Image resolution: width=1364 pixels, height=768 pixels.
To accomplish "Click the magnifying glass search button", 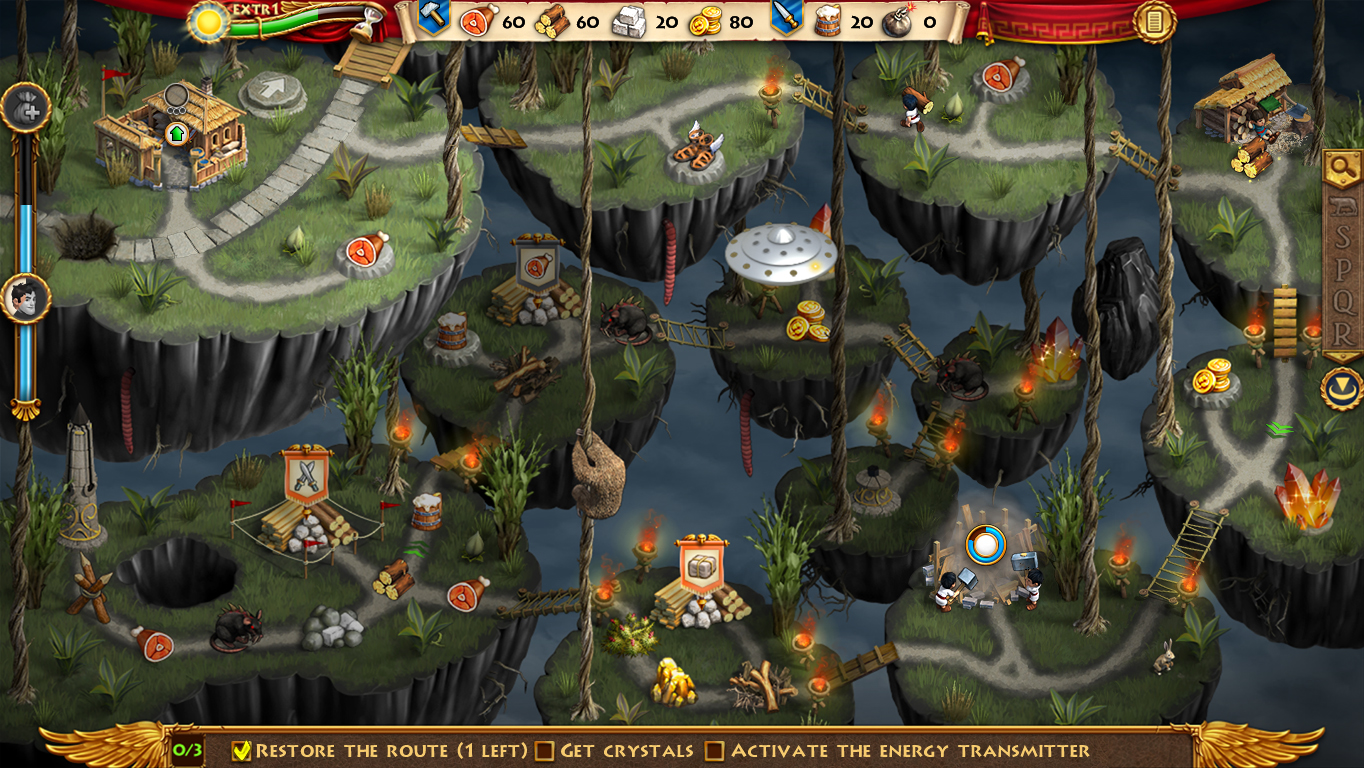I will 1342,169.
